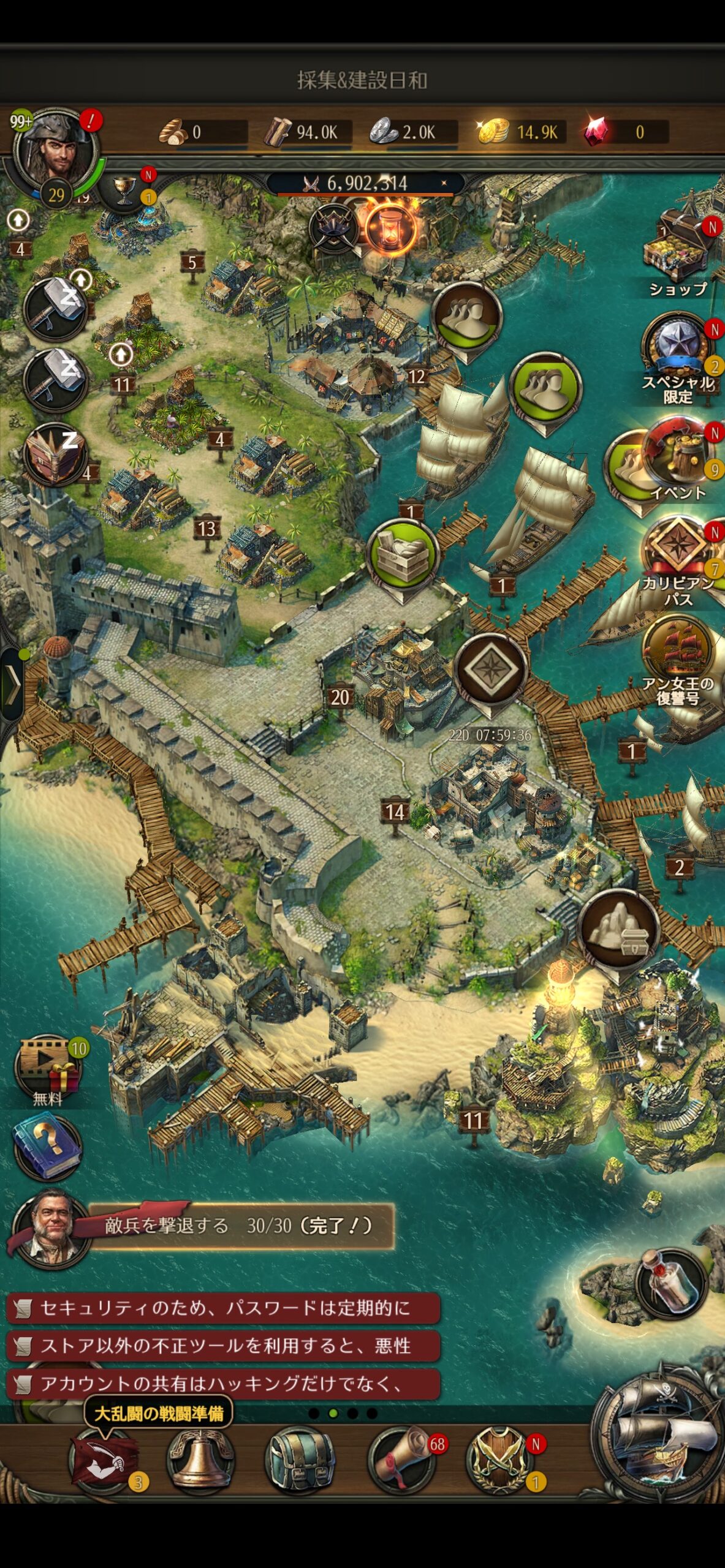Expand the left side panel arrow
Viewport: 725px width, 1568px height.
(12, 683)
